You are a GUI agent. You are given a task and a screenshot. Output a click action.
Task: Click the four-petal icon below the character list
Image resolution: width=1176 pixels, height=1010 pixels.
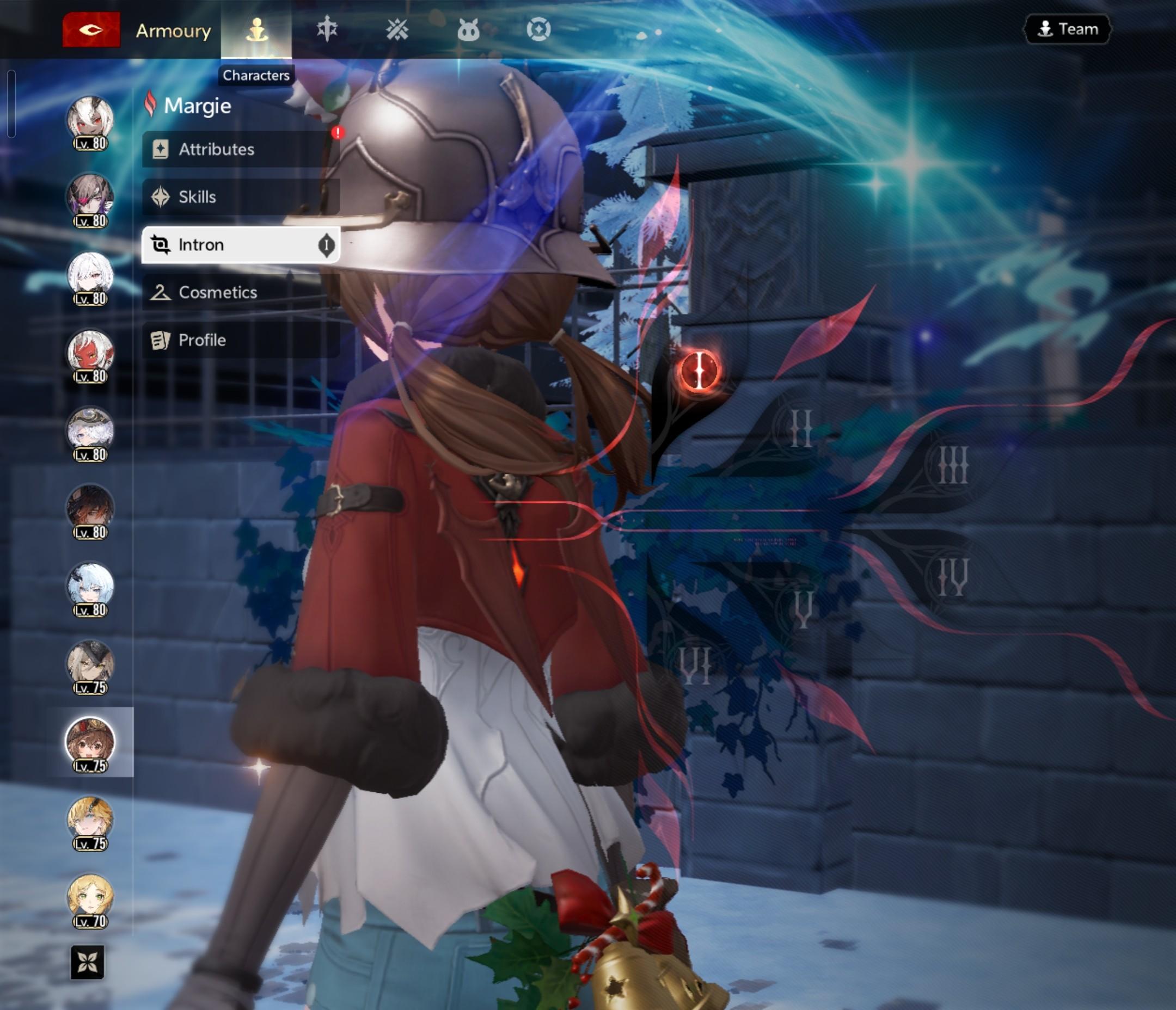coord(88,962)
